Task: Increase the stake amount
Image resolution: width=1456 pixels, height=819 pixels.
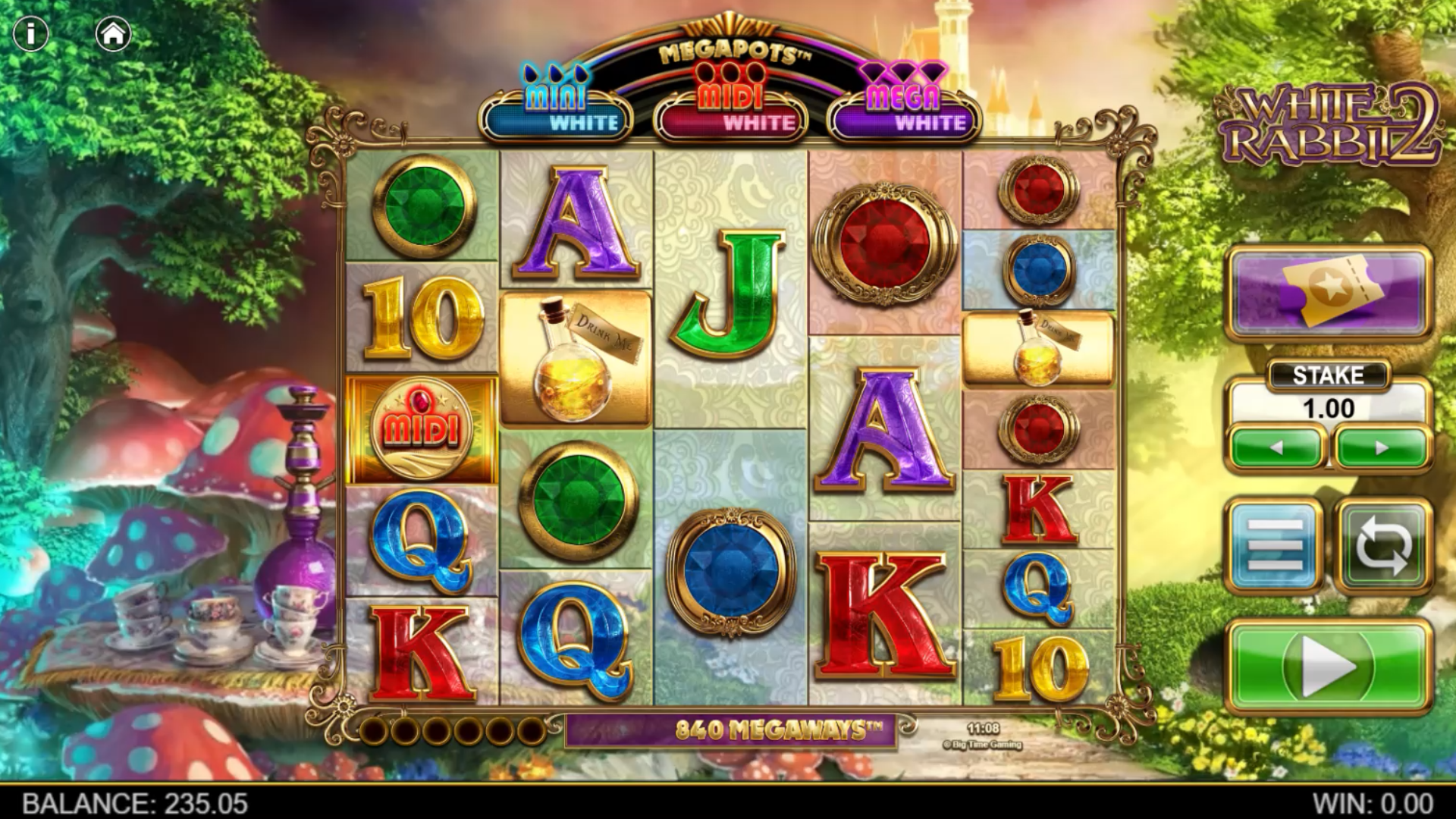Action: click(1382, 448)
